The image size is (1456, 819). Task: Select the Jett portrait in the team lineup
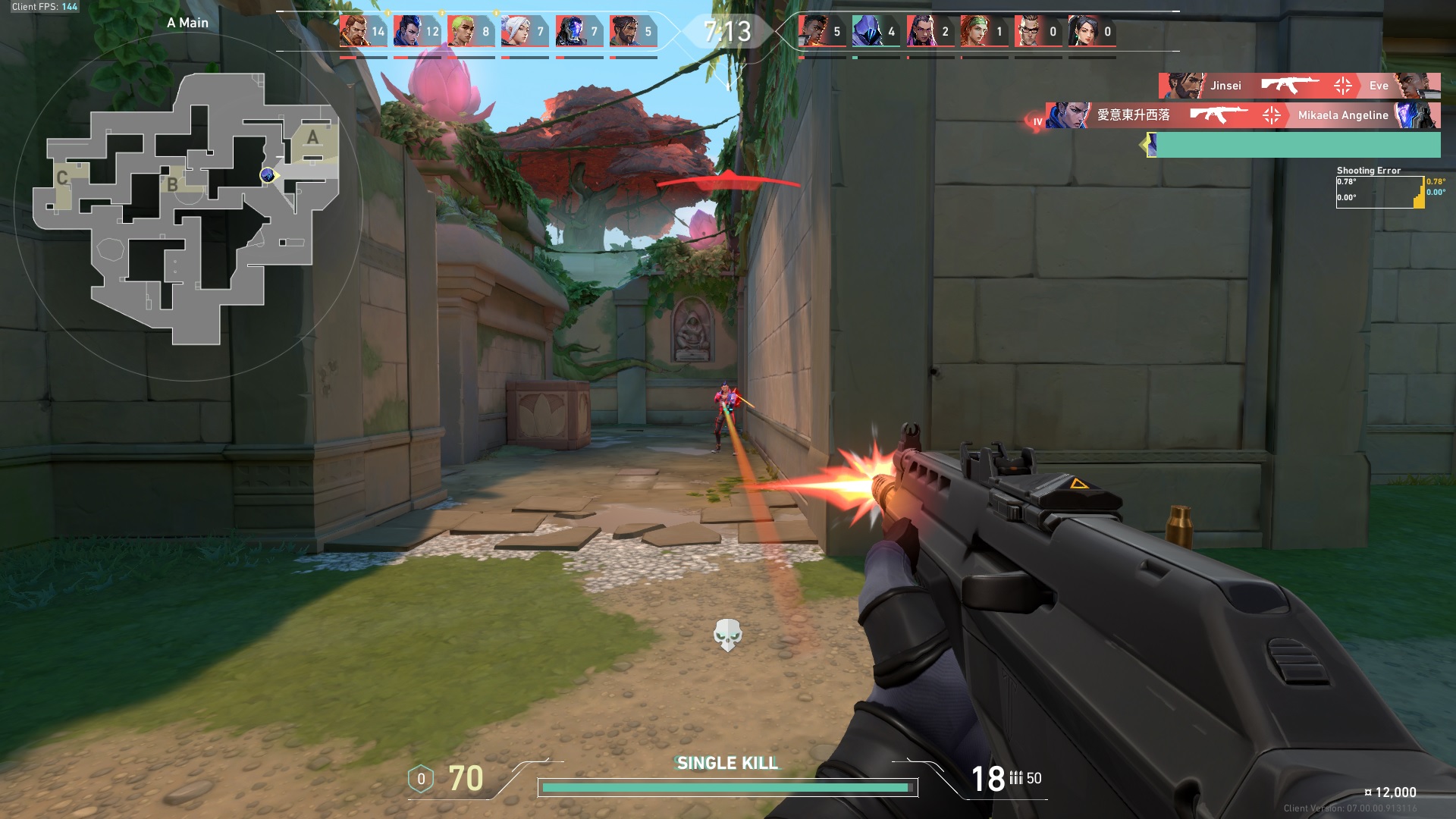(516, 29)
